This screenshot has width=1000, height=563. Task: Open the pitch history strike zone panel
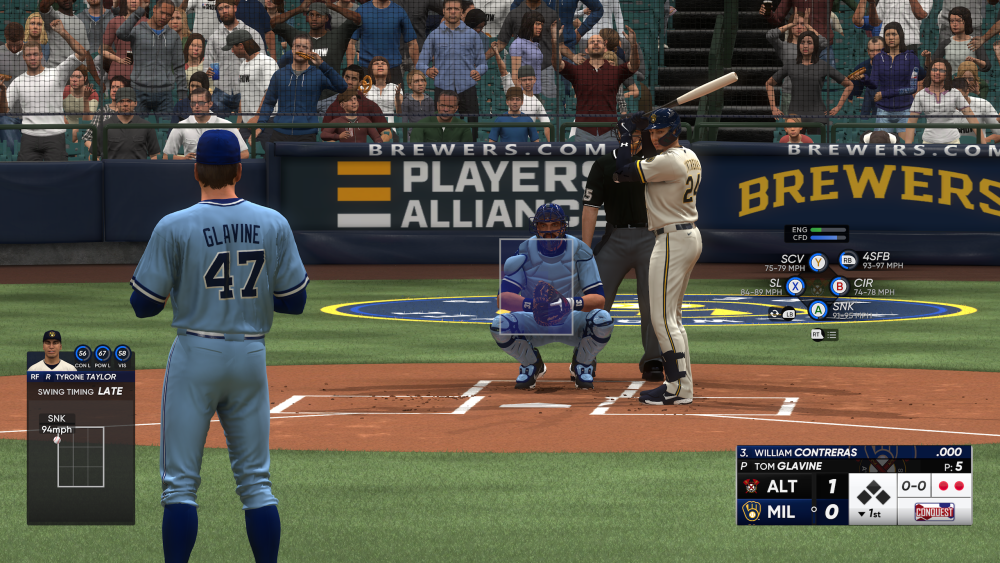point(80,457)
